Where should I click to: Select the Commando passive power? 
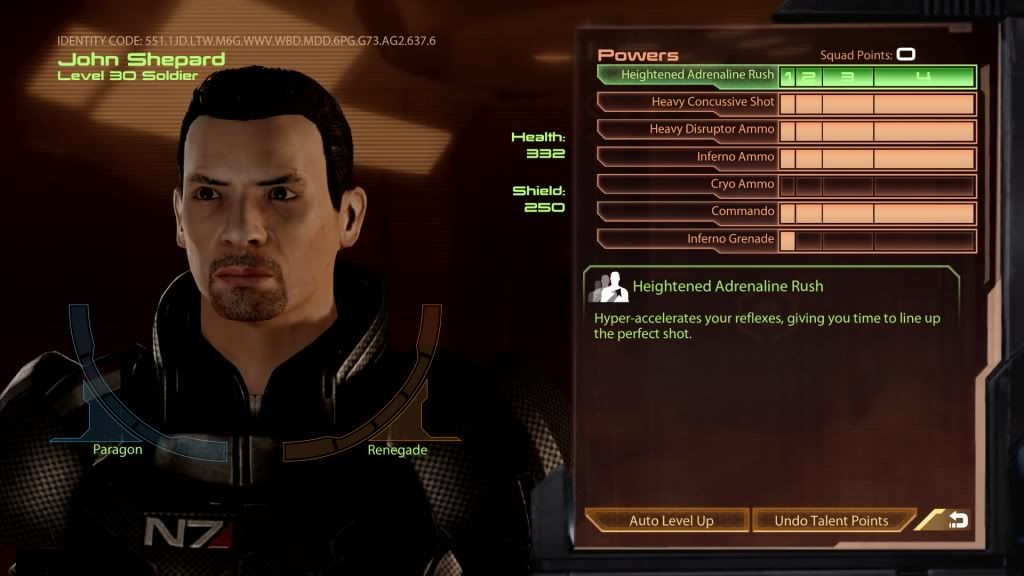click(x=688, y=212)
